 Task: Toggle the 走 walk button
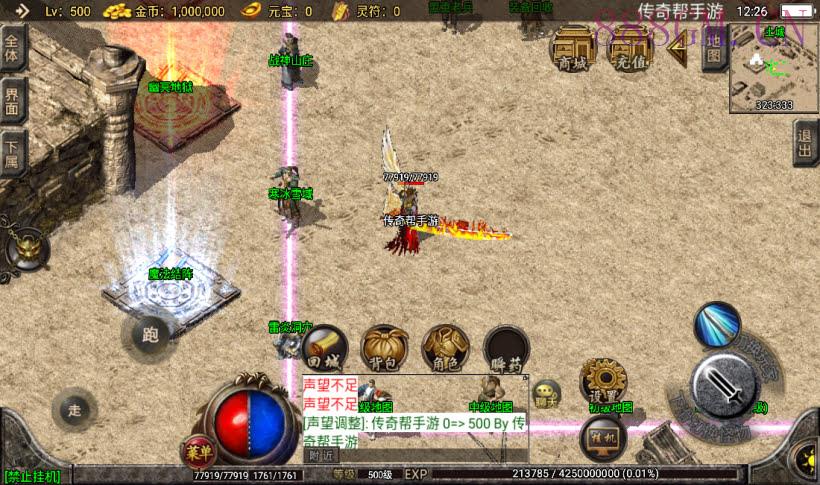click(x=75, y=409)
